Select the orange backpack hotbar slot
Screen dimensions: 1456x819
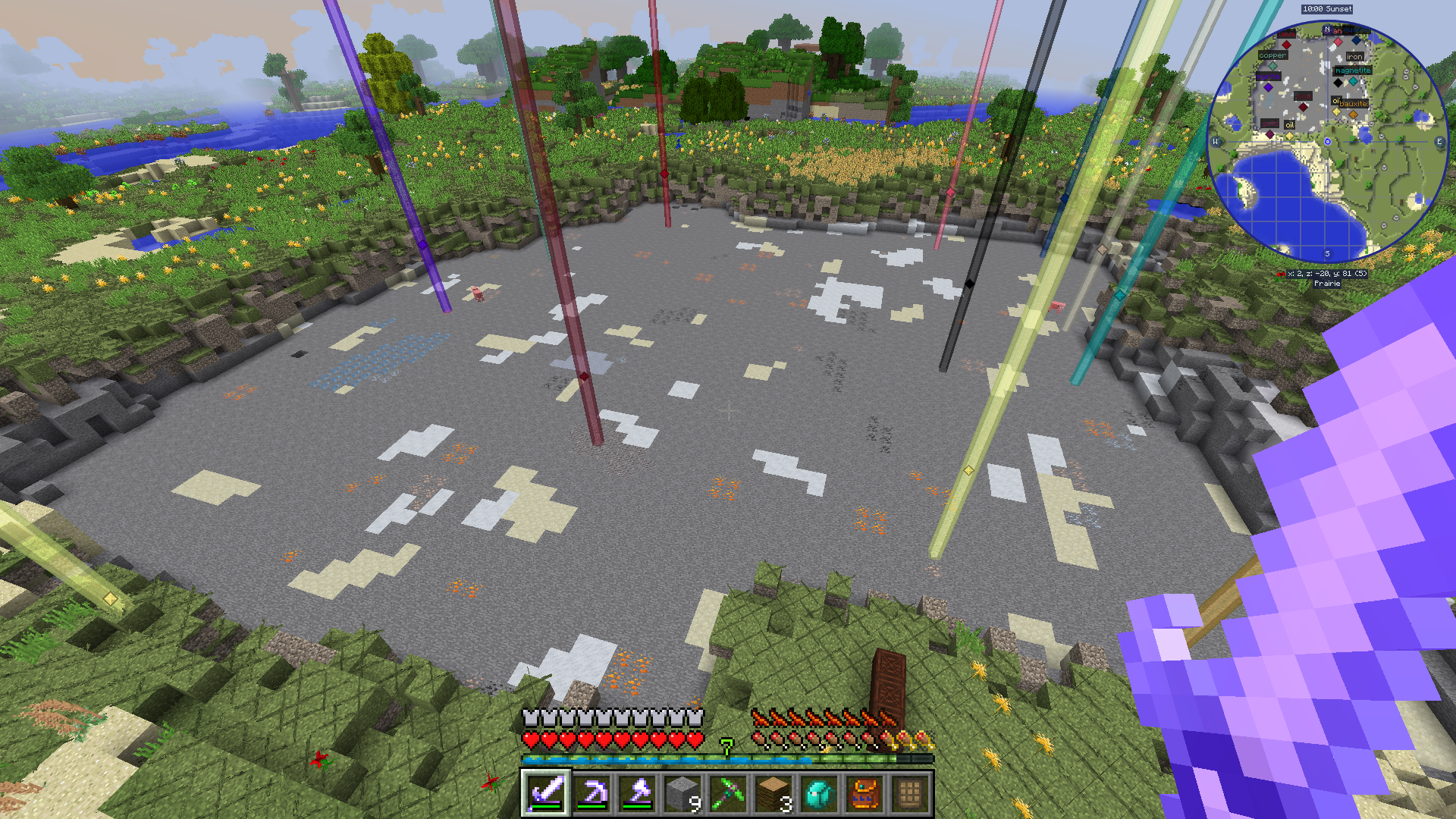coord(864,793)
